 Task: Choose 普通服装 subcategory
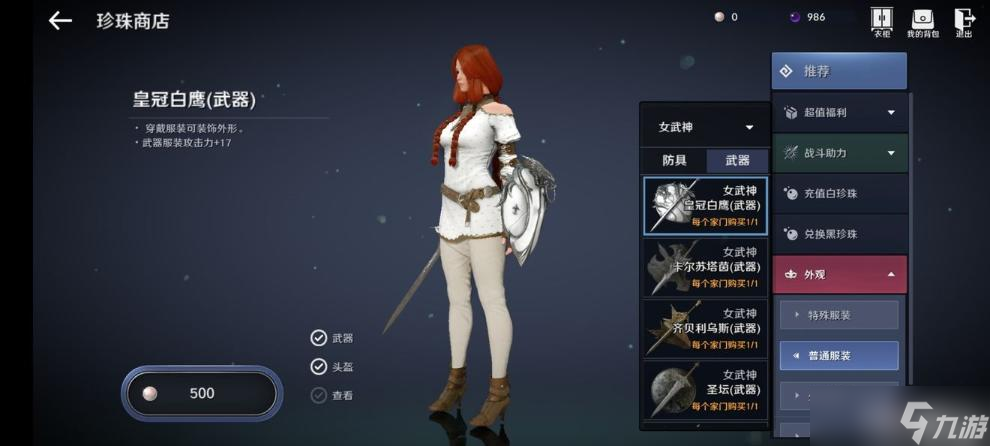[839, 355]
